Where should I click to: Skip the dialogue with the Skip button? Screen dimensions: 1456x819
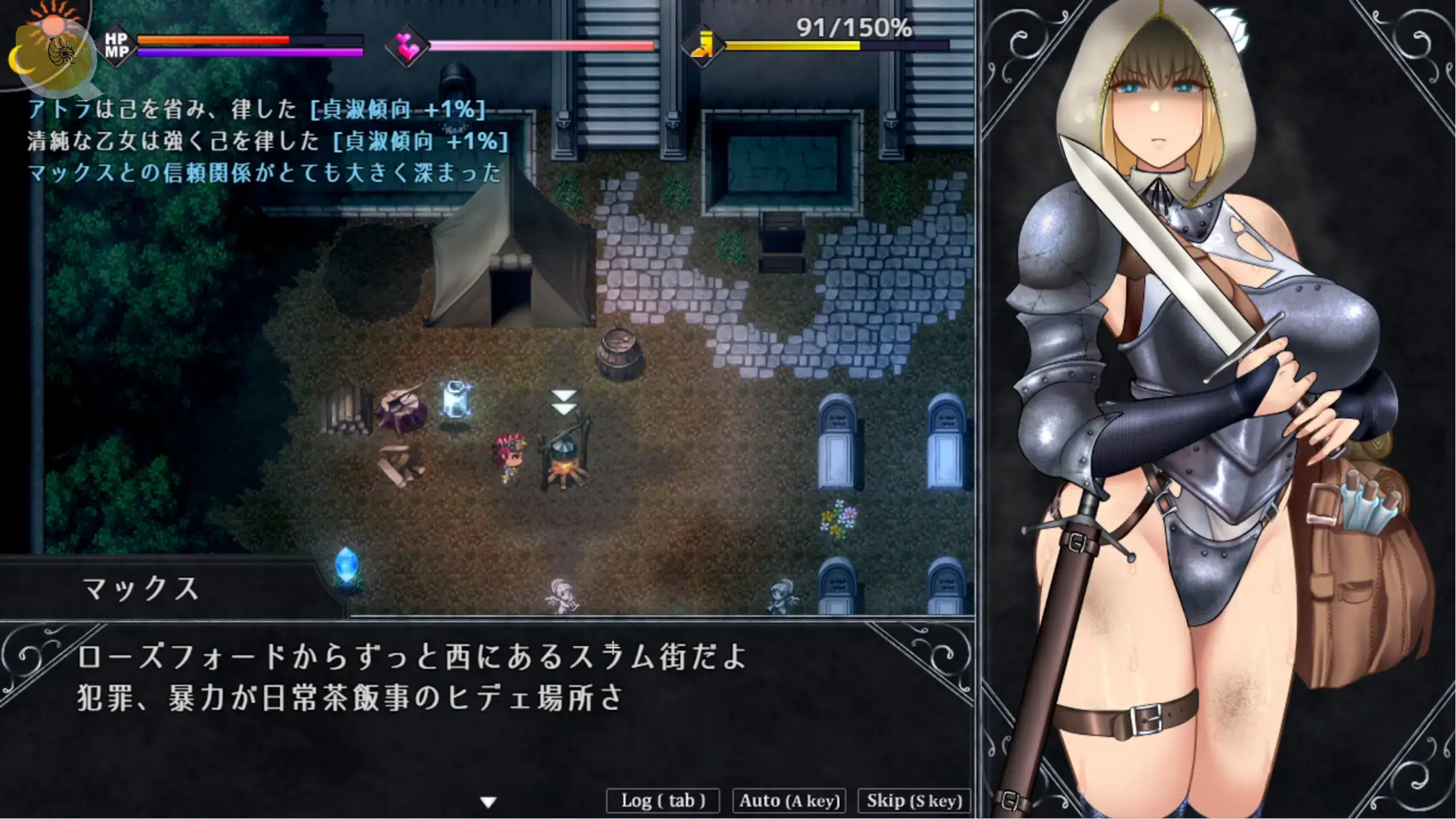[x=914, y=801]
